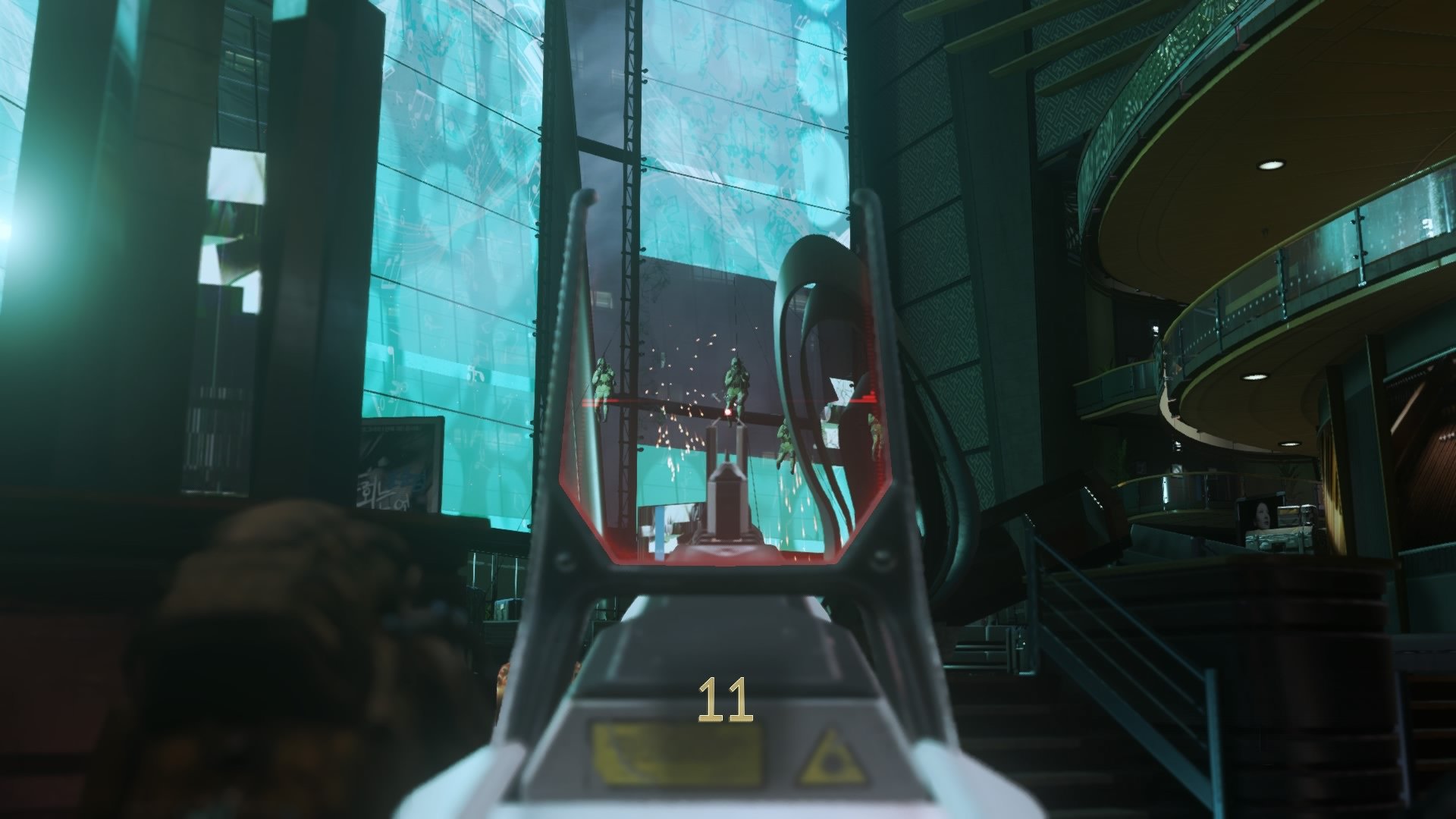
Task: Click the small TV screen near the right counter
Action: 1262,516
